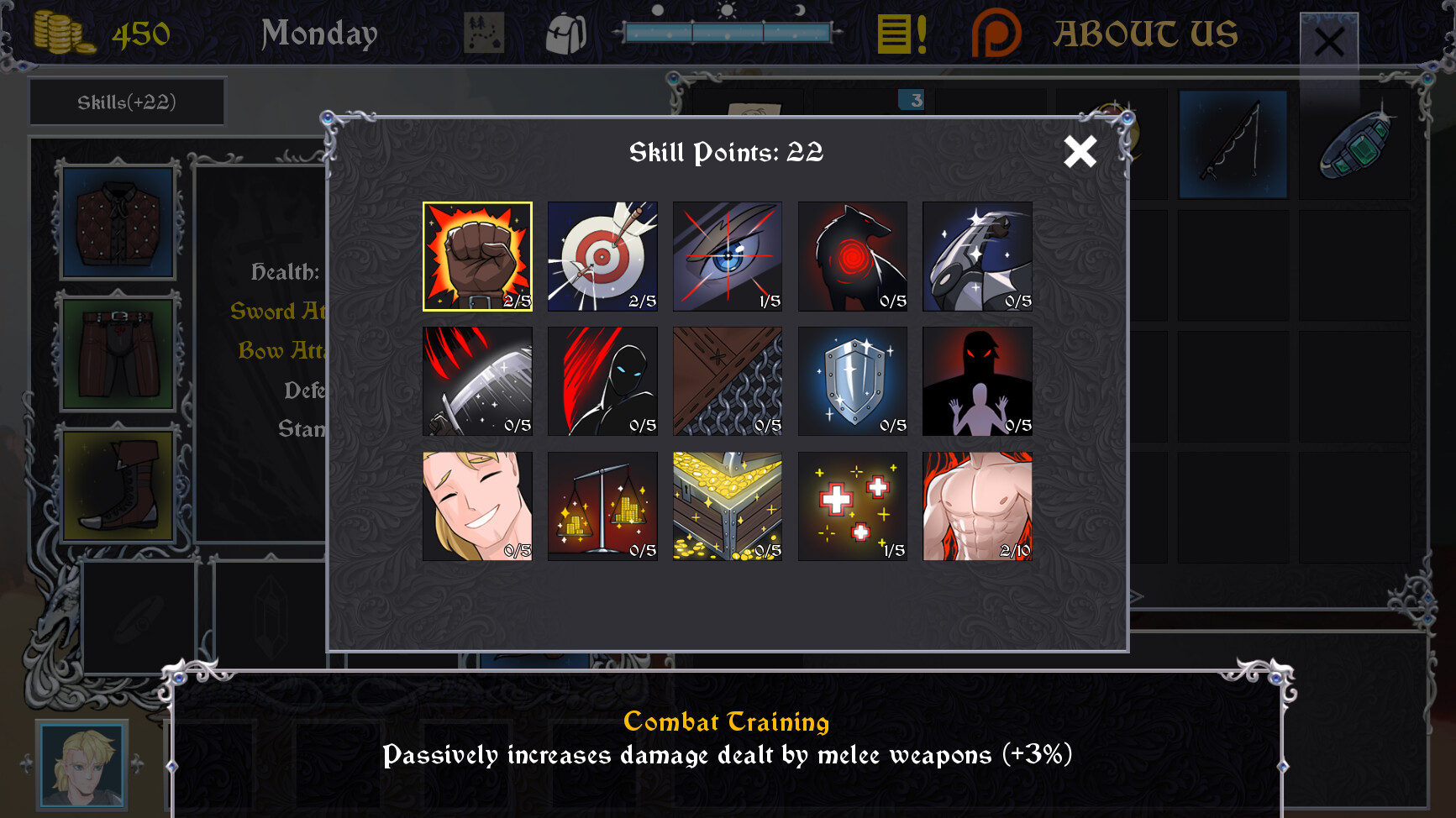1456x818 pixels.
Task: Choose the sword slash skill icon
Action: coord(477,381)
